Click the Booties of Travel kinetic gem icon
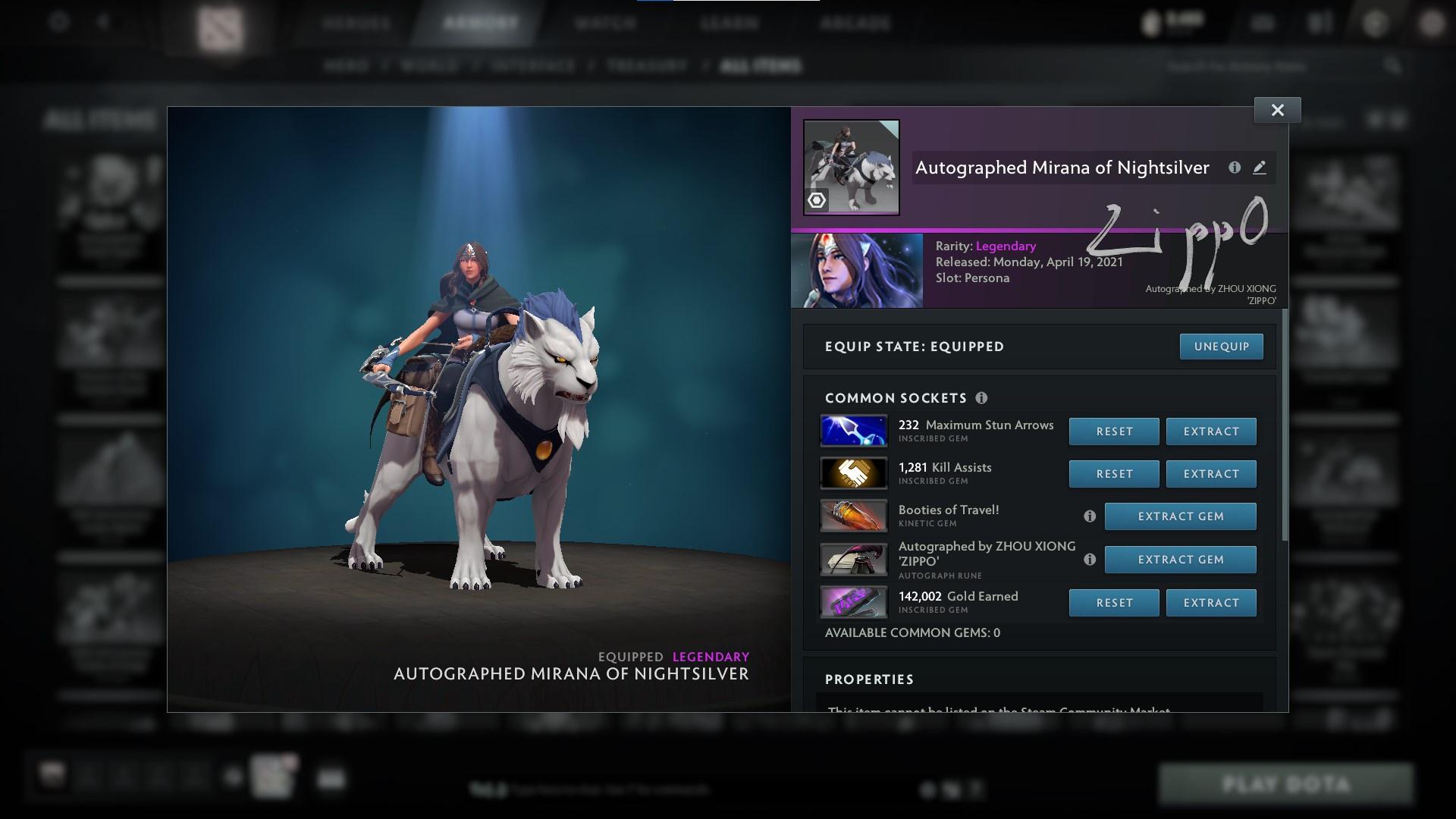The height and width of the screenshot is (819, 1456). coord(853,516)
